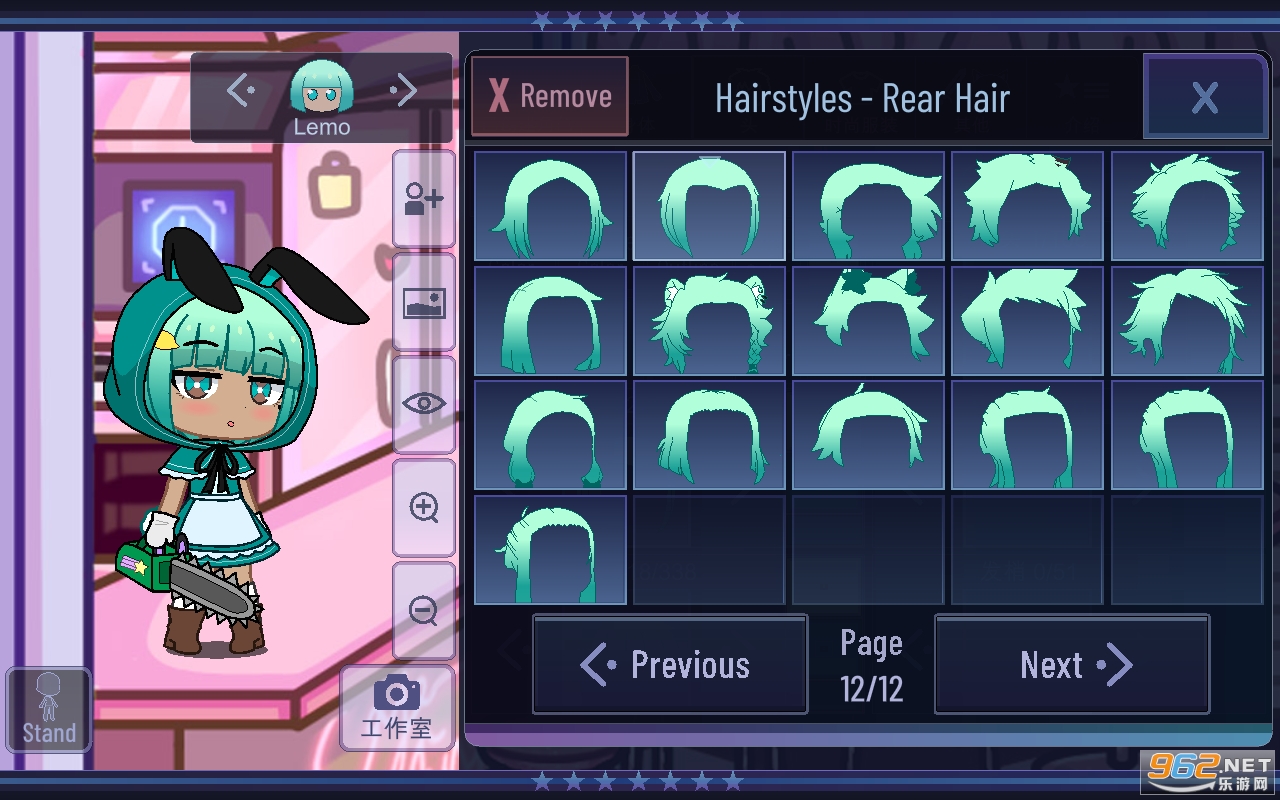Change the Stand pose button
The width and height of the screenshot is (1280, 800).
click(49, 710)
